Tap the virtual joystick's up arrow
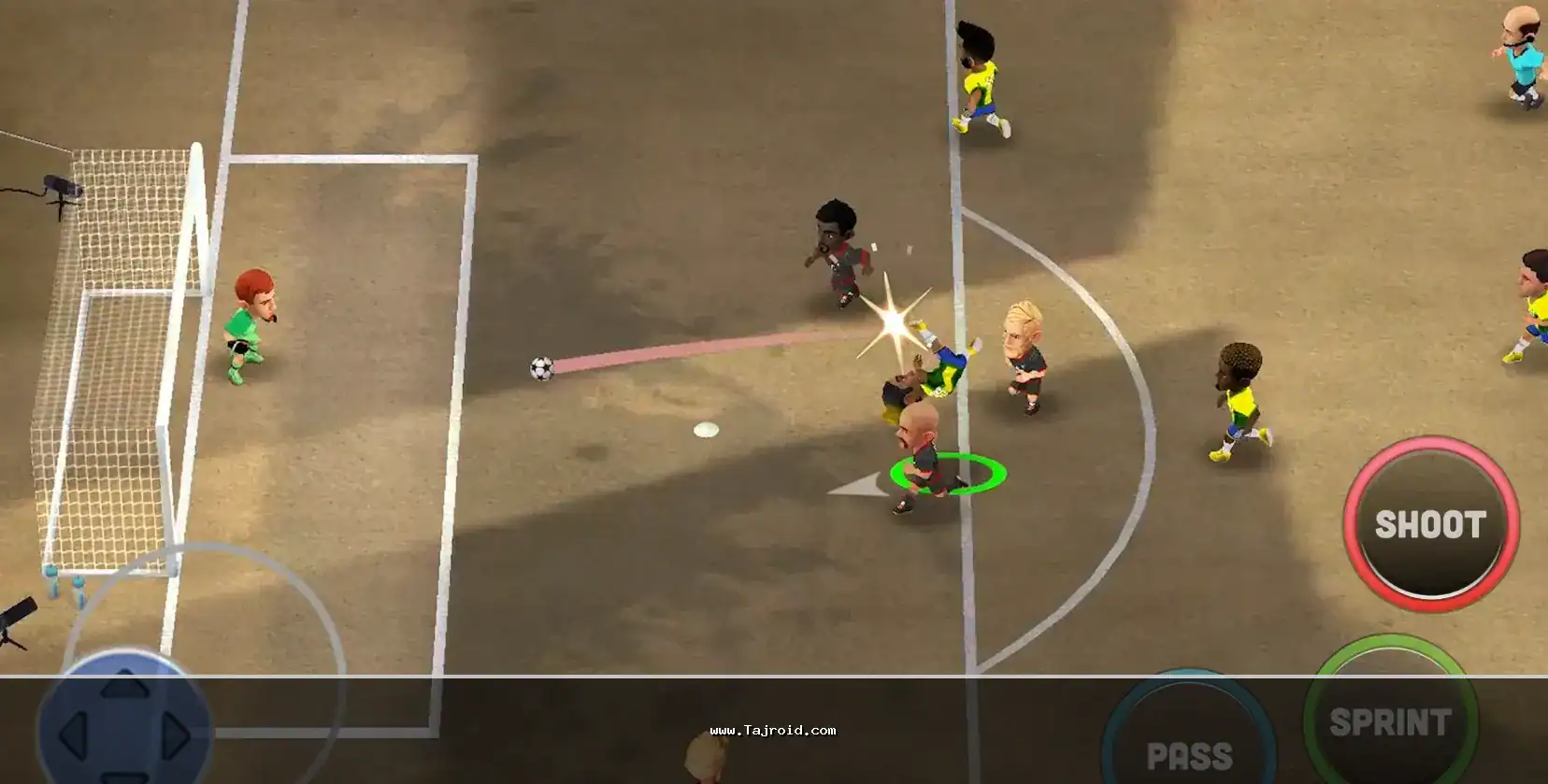 pos(124,687)
